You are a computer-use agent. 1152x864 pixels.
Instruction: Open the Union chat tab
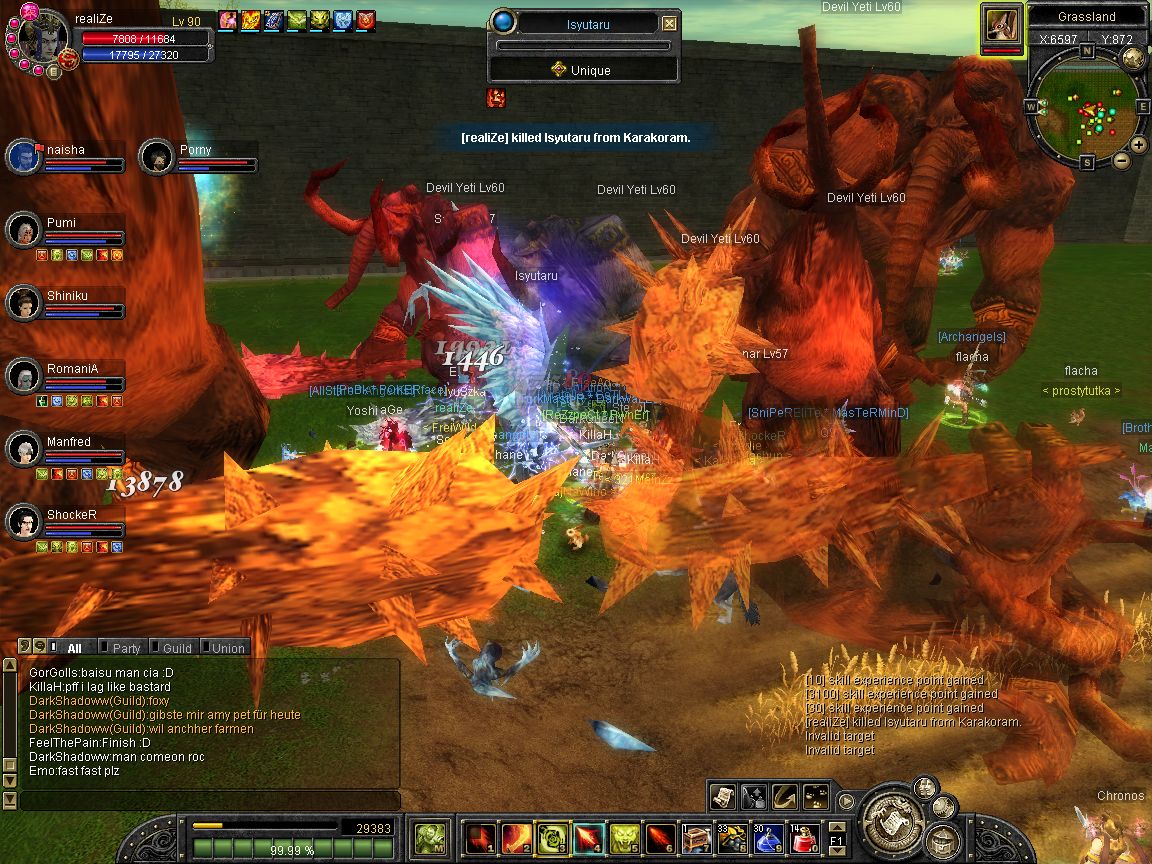click(x=227, y=648)
